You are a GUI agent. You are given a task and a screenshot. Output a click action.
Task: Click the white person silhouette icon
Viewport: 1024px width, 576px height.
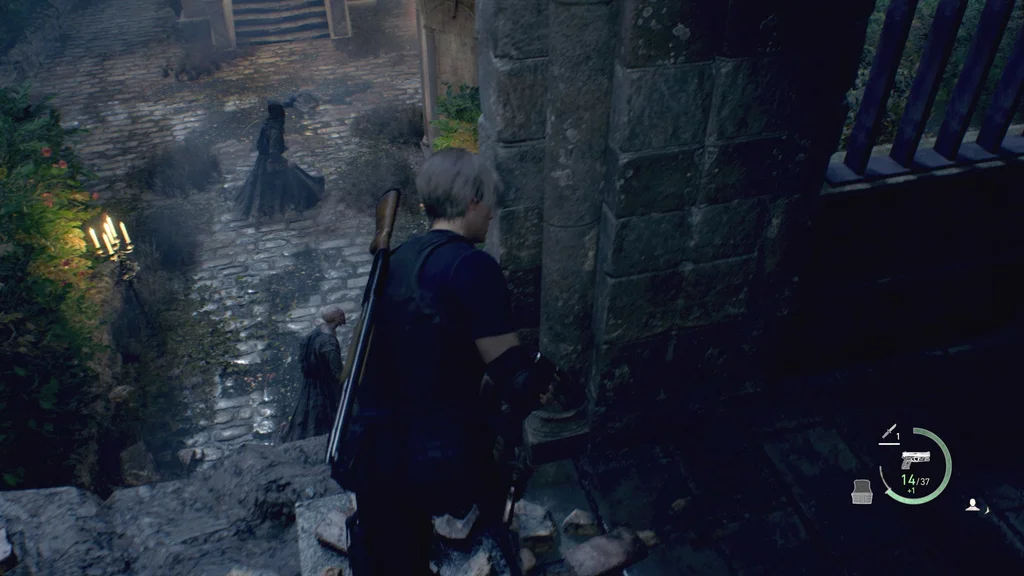coord(972,505)
